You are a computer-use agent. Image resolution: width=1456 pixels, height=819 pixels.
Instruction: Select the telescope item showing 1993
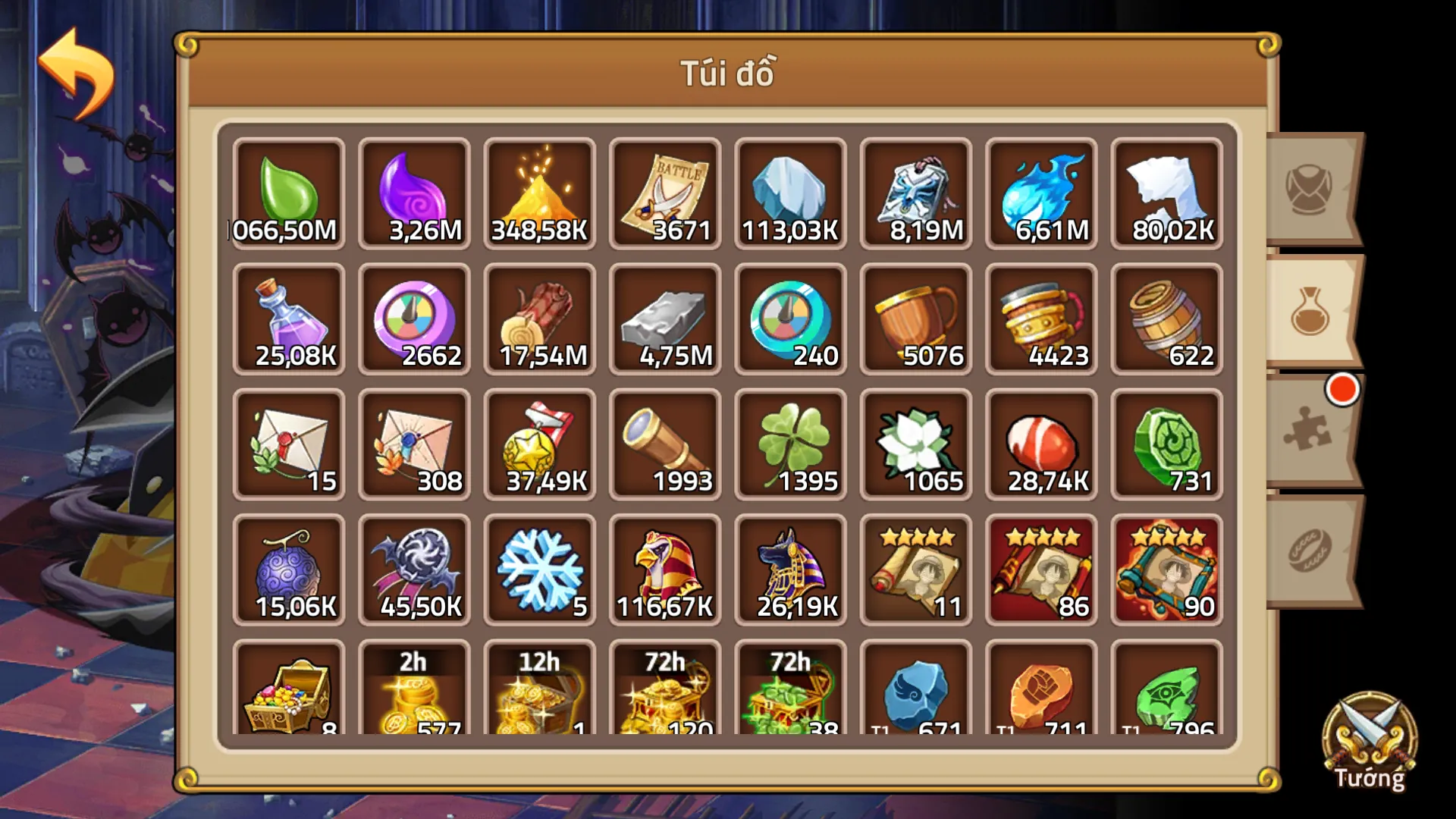[x=664, y=444]
